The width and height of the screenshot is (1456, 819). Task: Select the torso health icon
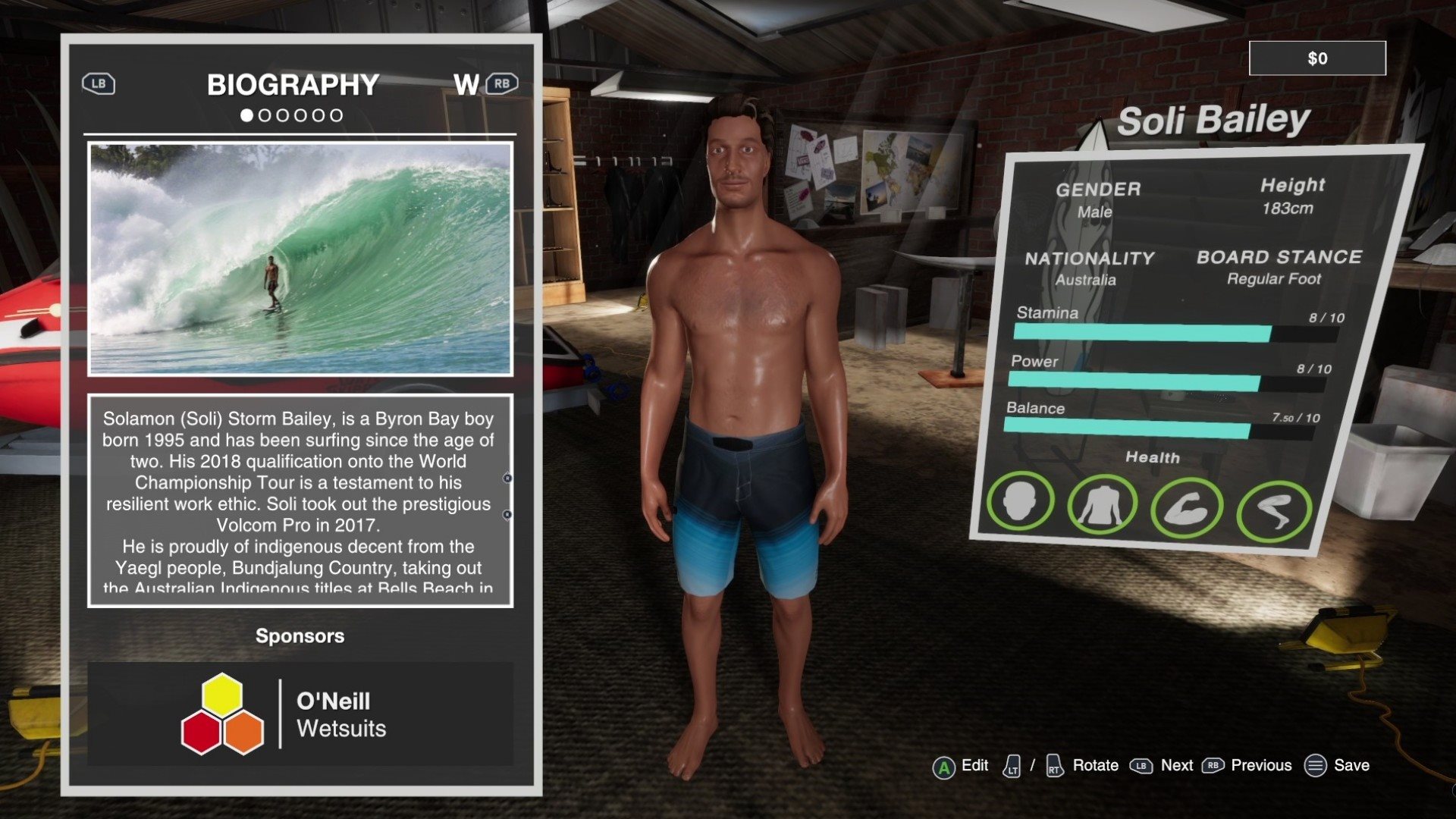(x=1101, y=504)
